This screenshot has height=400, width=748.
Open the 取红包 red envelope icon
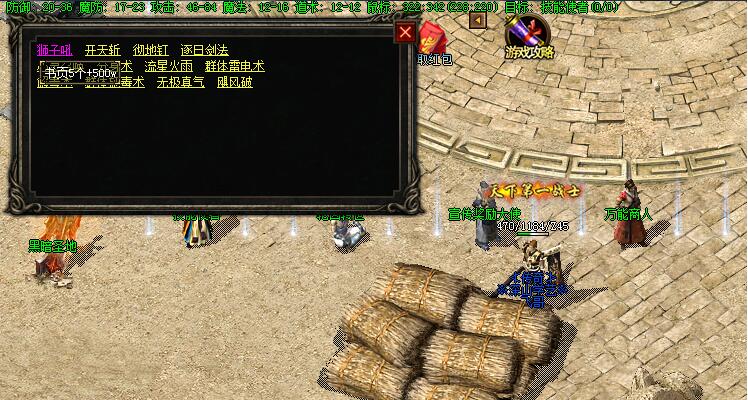pos(432,40)
